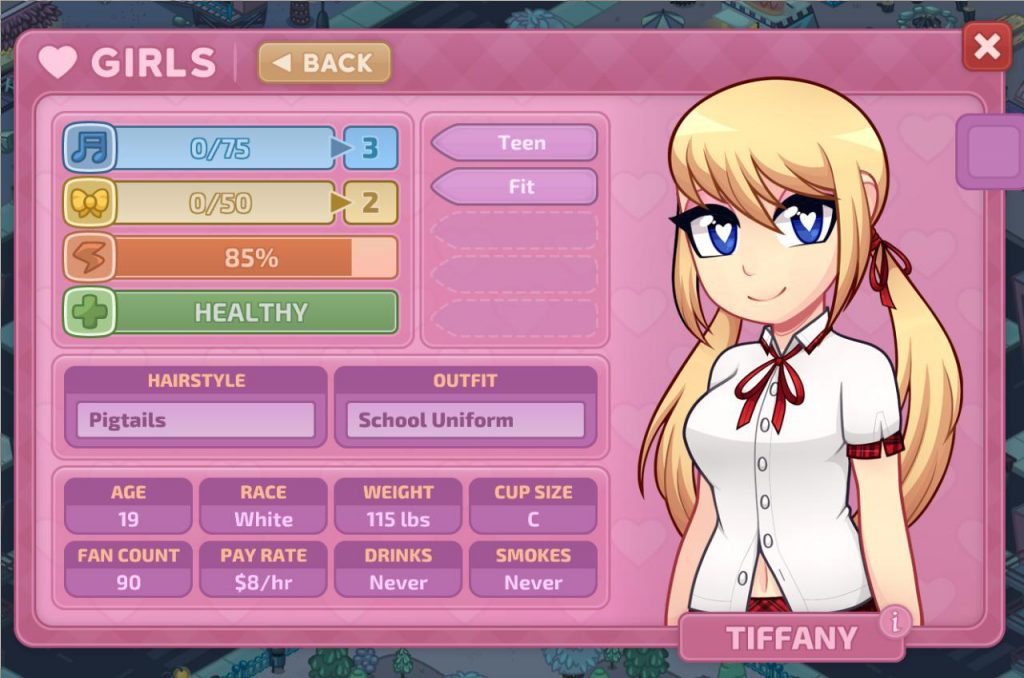Click the music note talent icon
The width and height of the screenshot is (1024, 678).
[90, 149]
